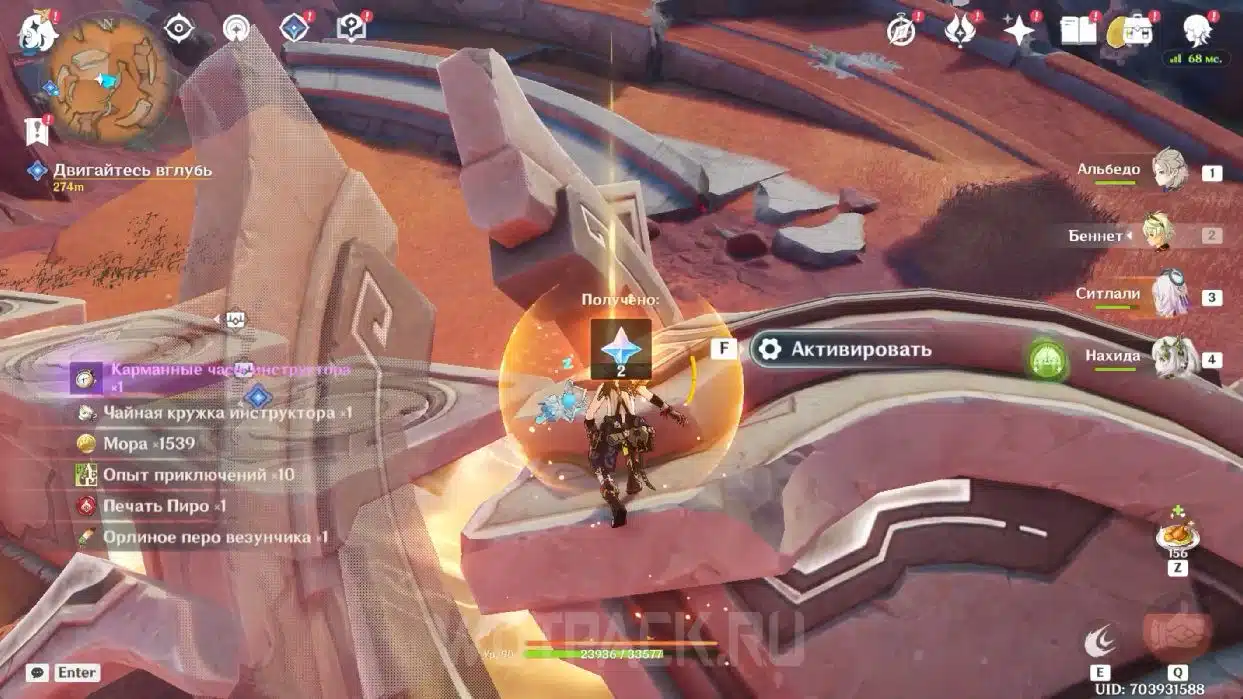Click the diamond icon with red alert
Screen dimensions: 1243x699
pos(294,28)
